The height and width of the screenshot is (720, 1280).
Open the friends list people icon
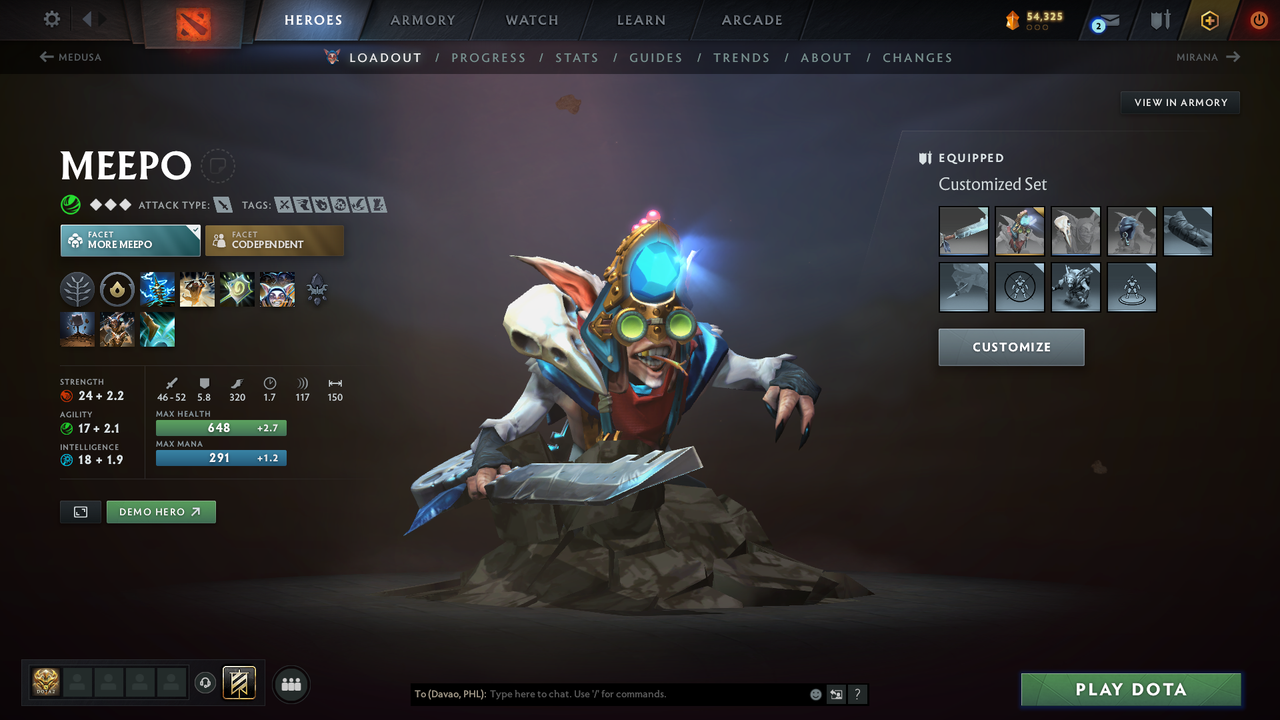290,683
